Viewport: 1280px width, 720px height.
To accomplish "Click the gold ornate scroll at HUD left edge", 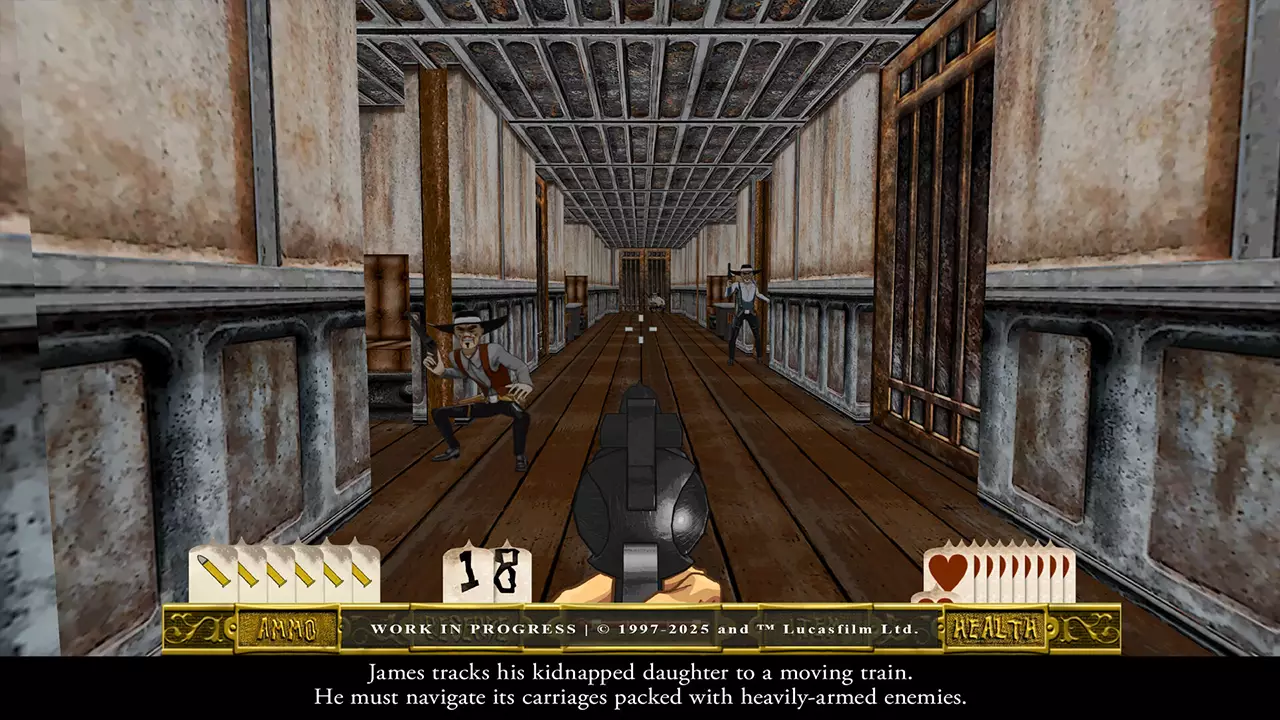I will (193, 627).
